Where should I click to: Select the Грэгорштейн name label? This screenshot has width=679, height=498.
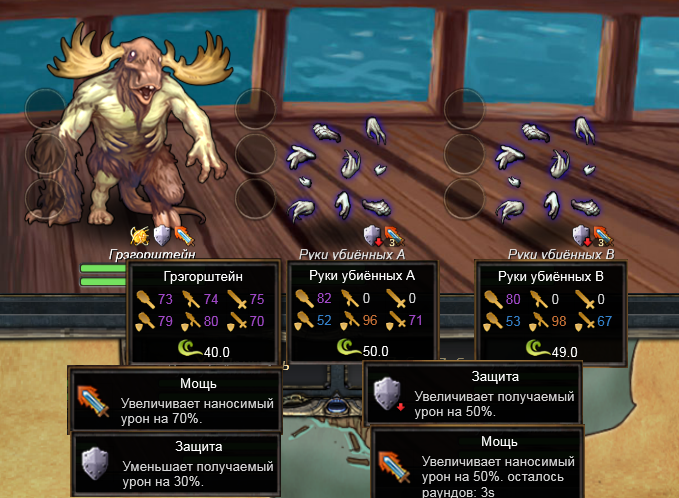pyautogui.click(x=151, y=255)
